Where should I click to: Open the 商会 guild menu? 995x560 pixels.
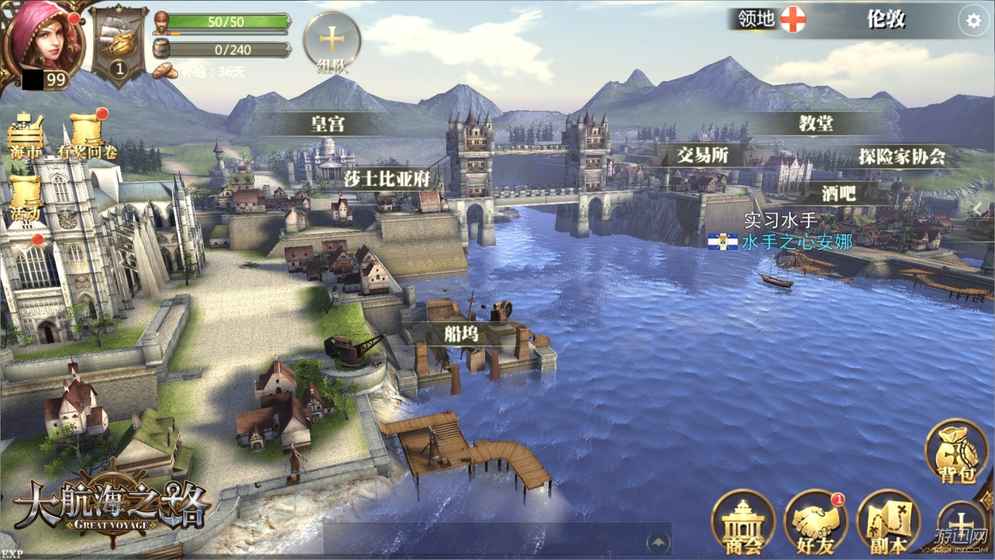pos(743,523)
